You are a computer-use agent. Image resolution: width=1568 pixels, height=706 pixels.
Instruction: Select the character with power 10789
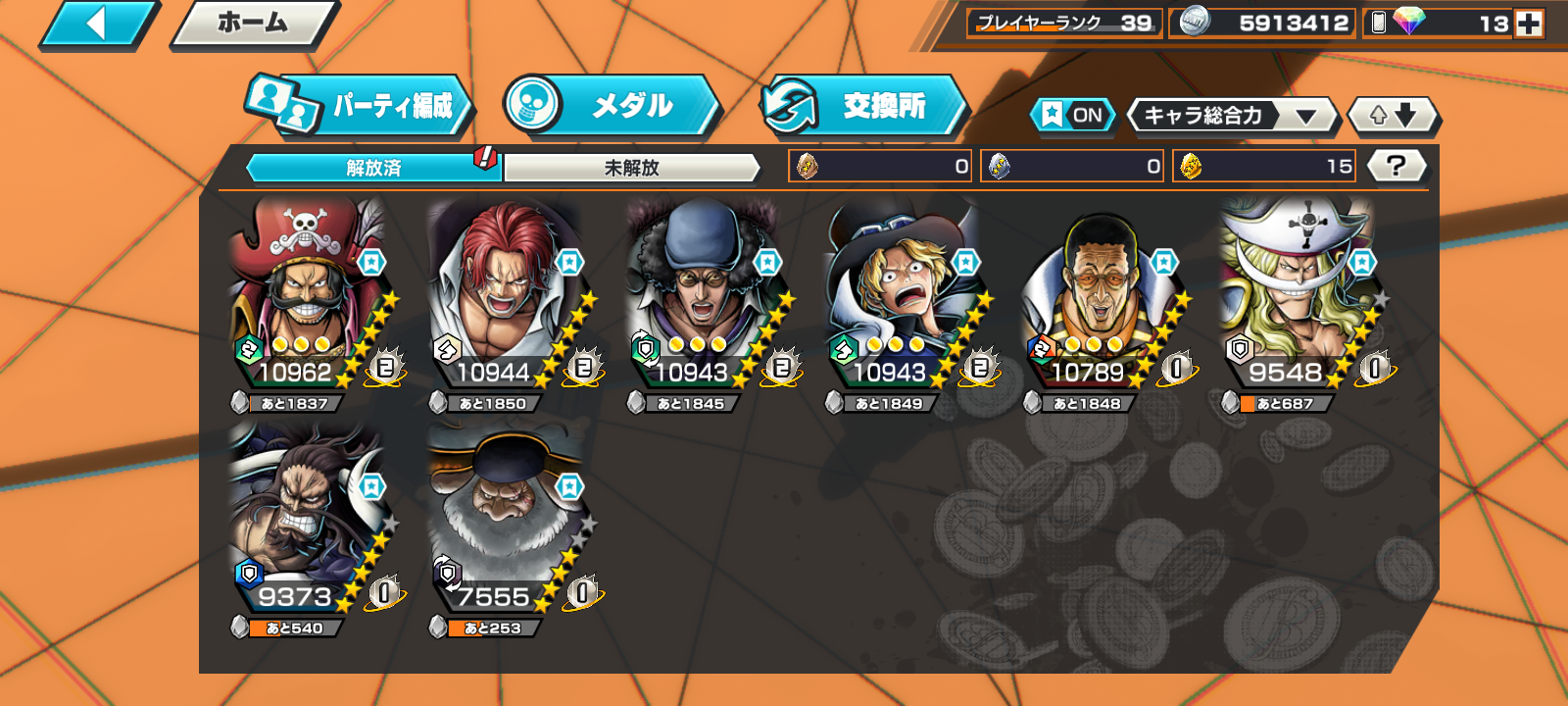1098,294
